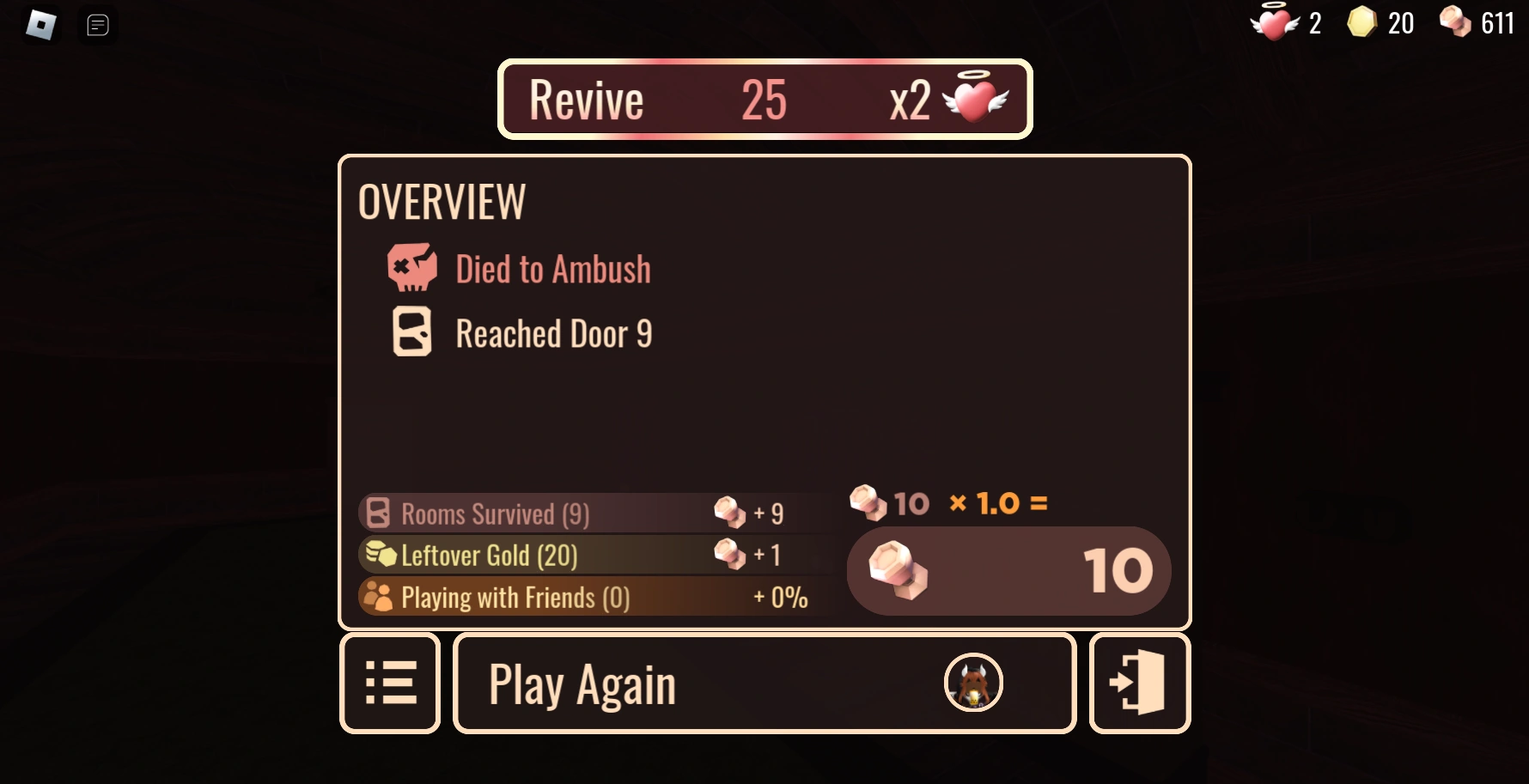Screen dimensions: 1529x784
Task: Click the winged heart currency icon
Action: coord(1274,23)
